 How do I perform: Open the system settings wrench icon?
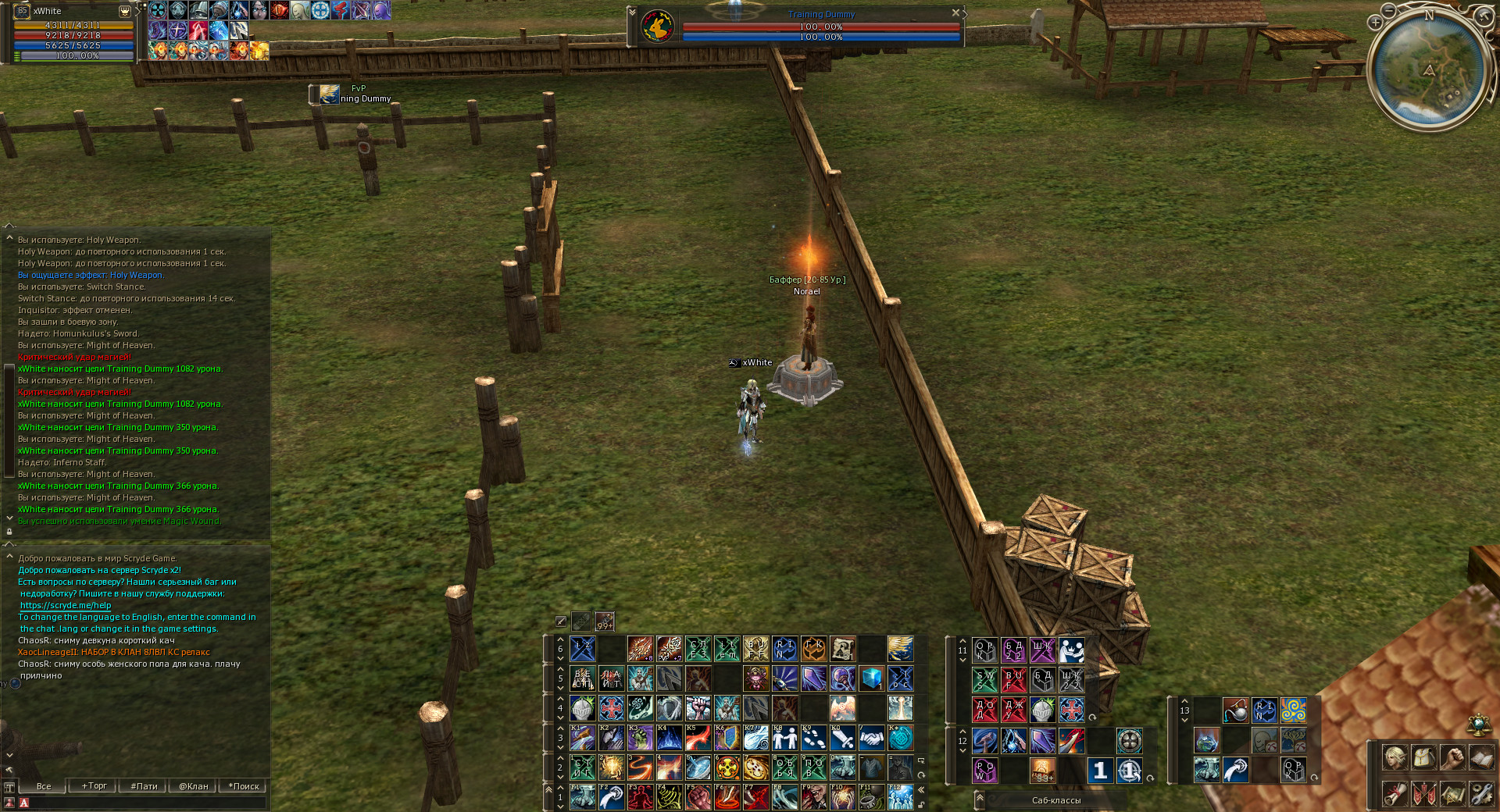[x=1482, y=794]
